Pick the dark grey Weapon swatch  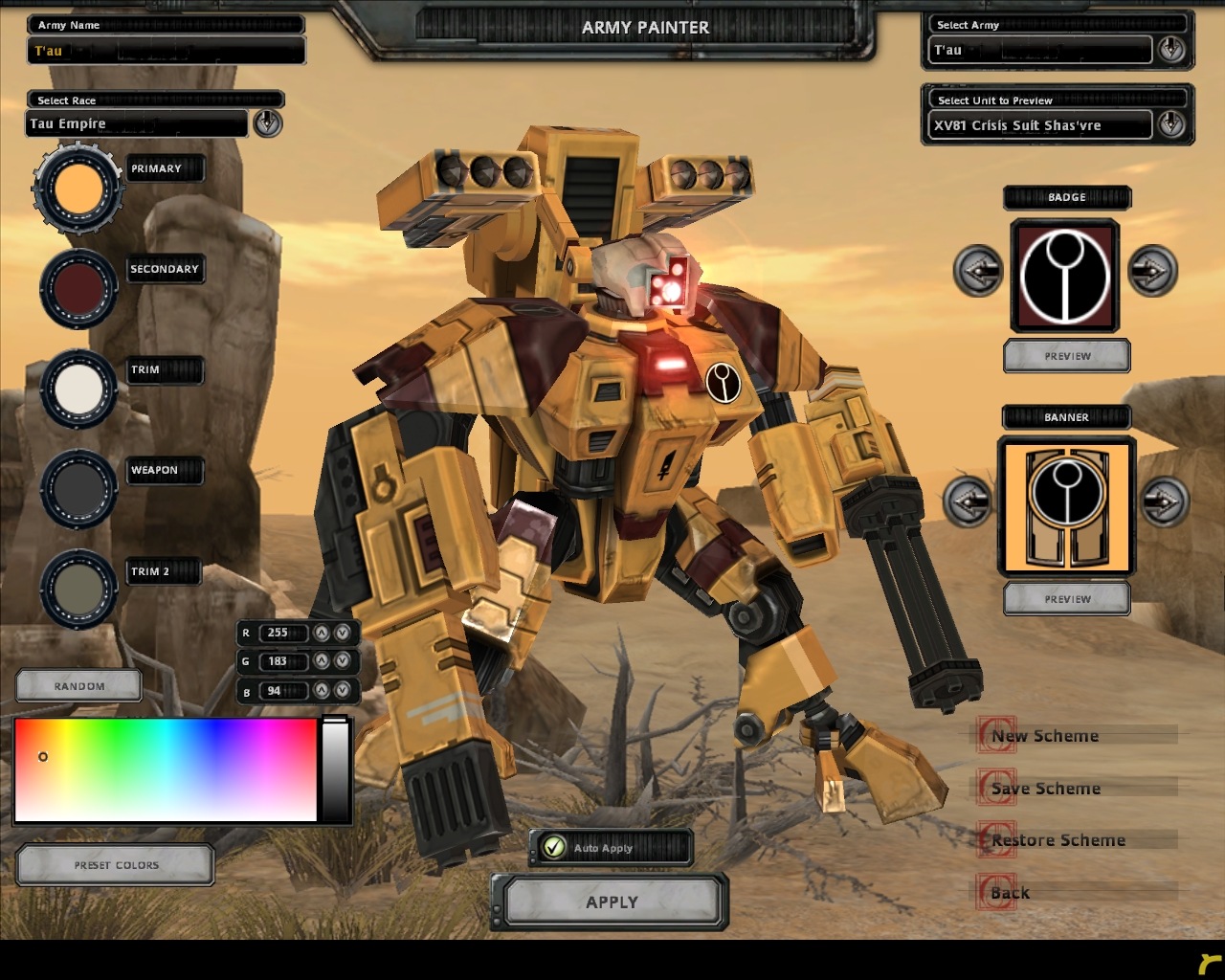click(x=78, y=489)
